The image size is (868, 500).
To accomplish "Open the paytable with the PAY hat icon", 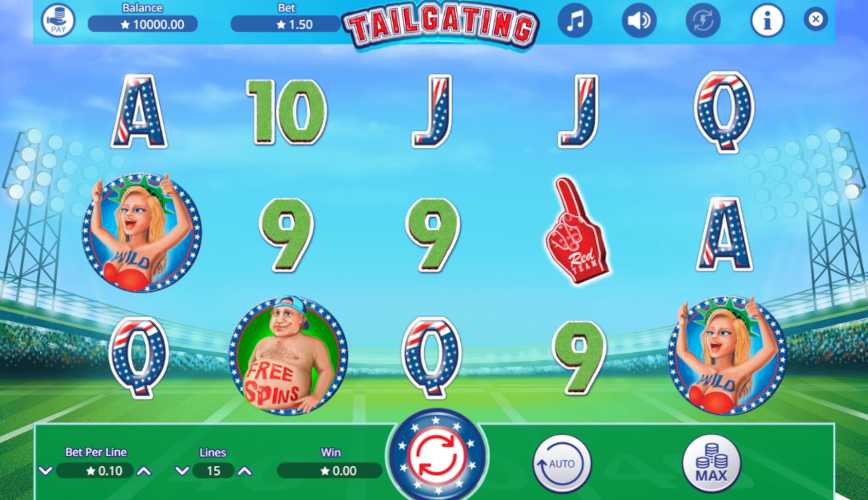I will point(58,20).
